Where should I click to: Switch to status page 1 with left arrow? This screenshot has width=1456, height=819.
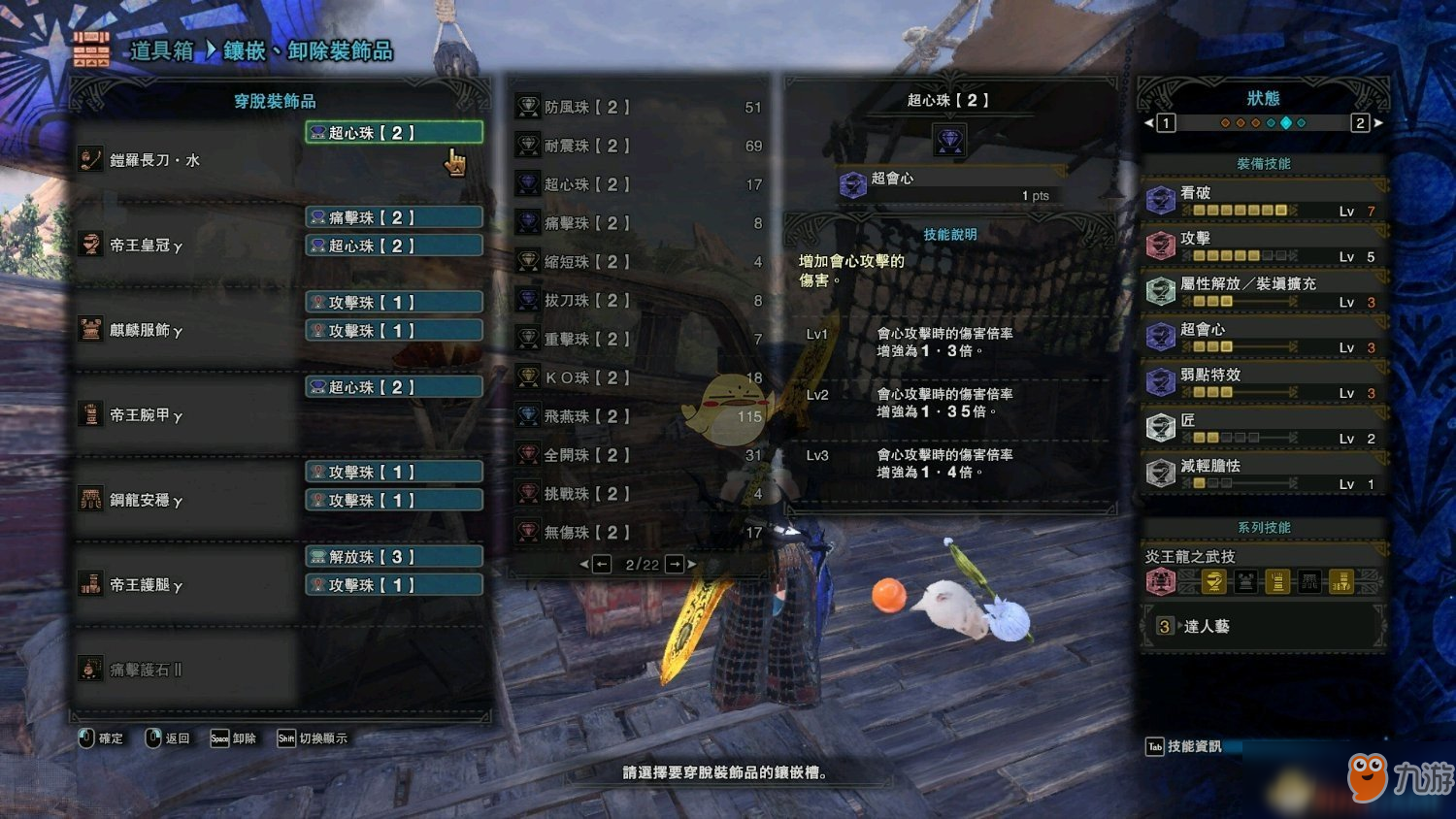[x=1149, y=123]
